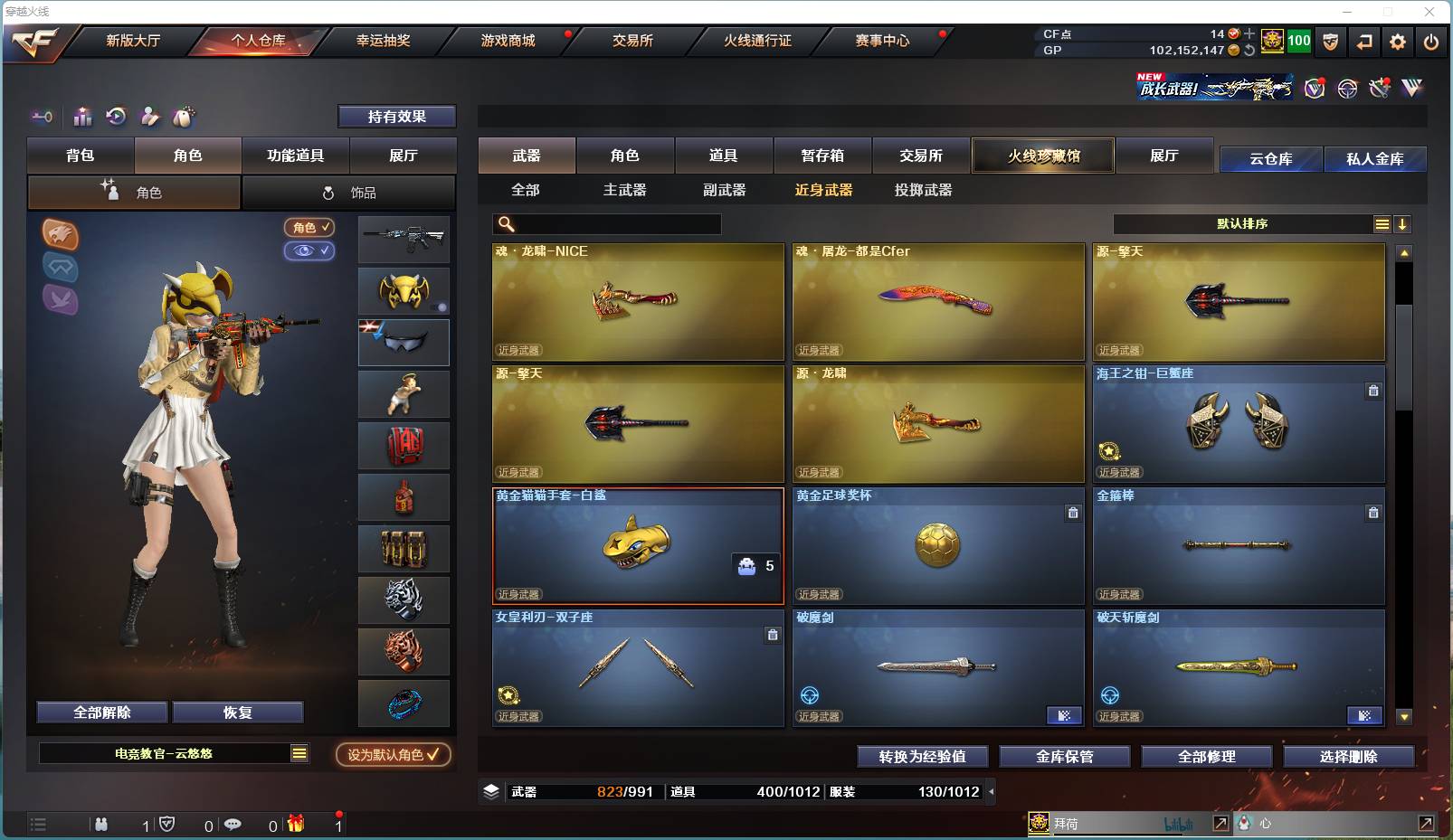Open the settings gear in the top-right corner
The image size is (1453, 840).
coord(1398,42)
